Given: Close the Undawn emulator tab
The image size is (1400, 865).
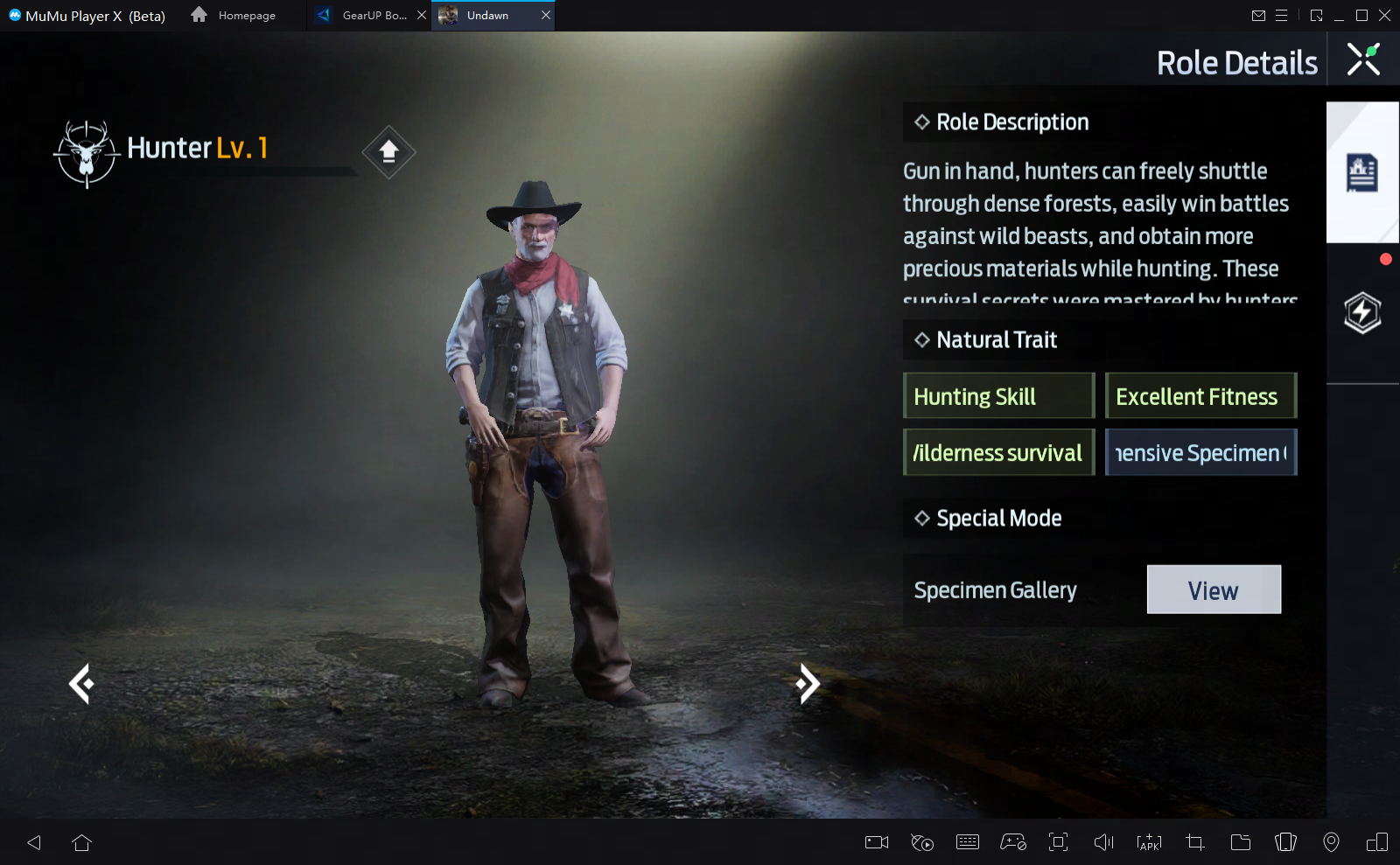Looking at the screenshot, I should point(546,16).
